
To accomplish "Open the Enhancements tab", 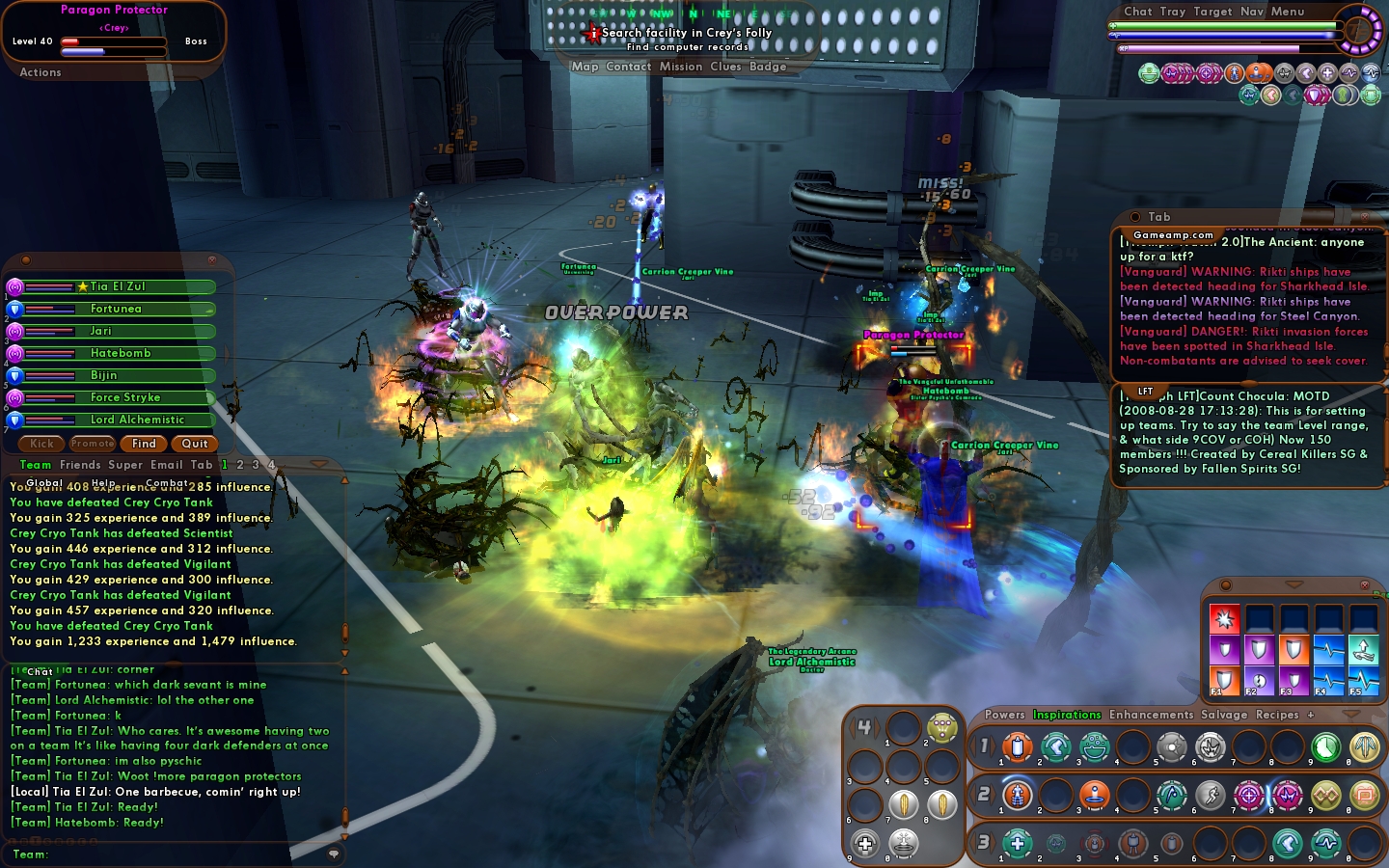I will (1151, 715).
